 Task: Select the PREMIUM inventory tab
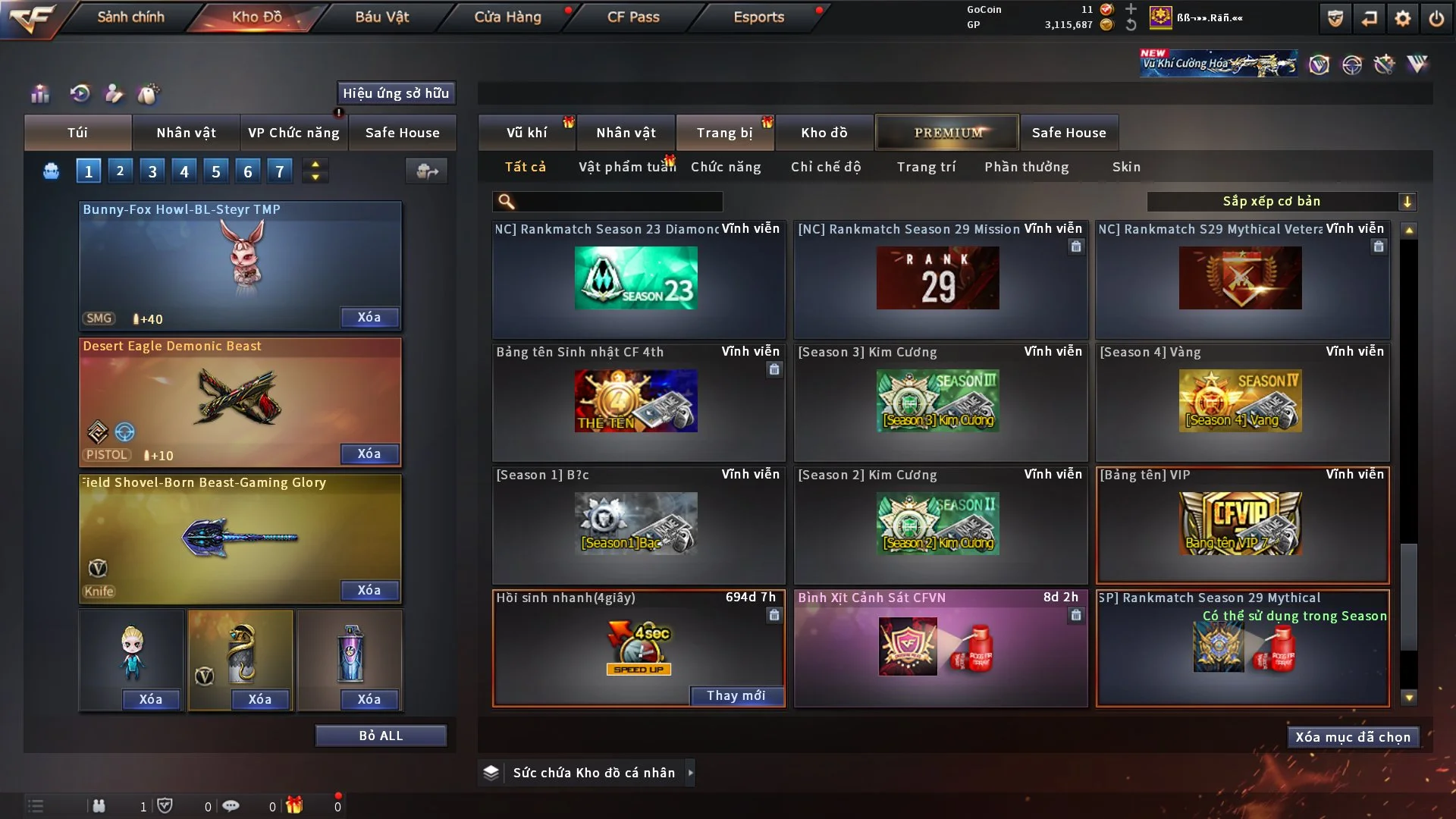pyautogui.click(x=948, y=133)
